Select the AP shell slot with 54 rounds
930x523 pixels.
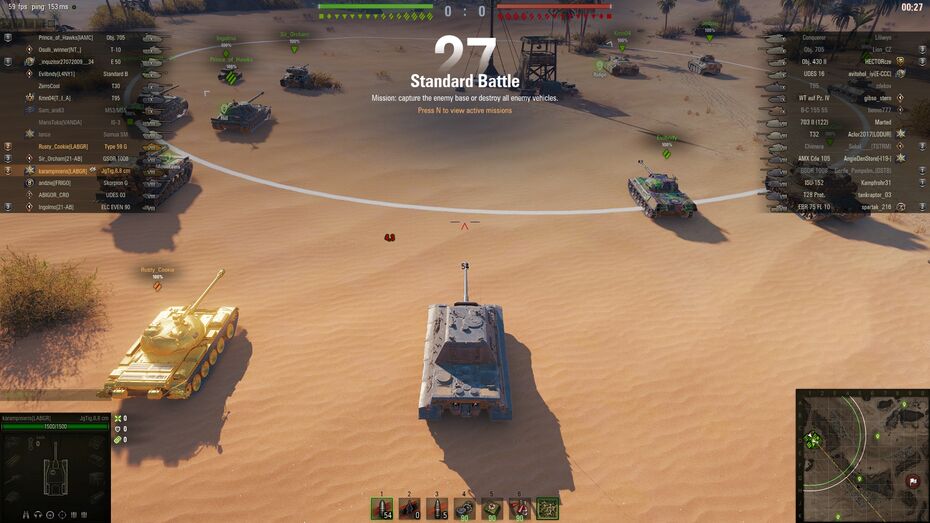click(381, 509)
